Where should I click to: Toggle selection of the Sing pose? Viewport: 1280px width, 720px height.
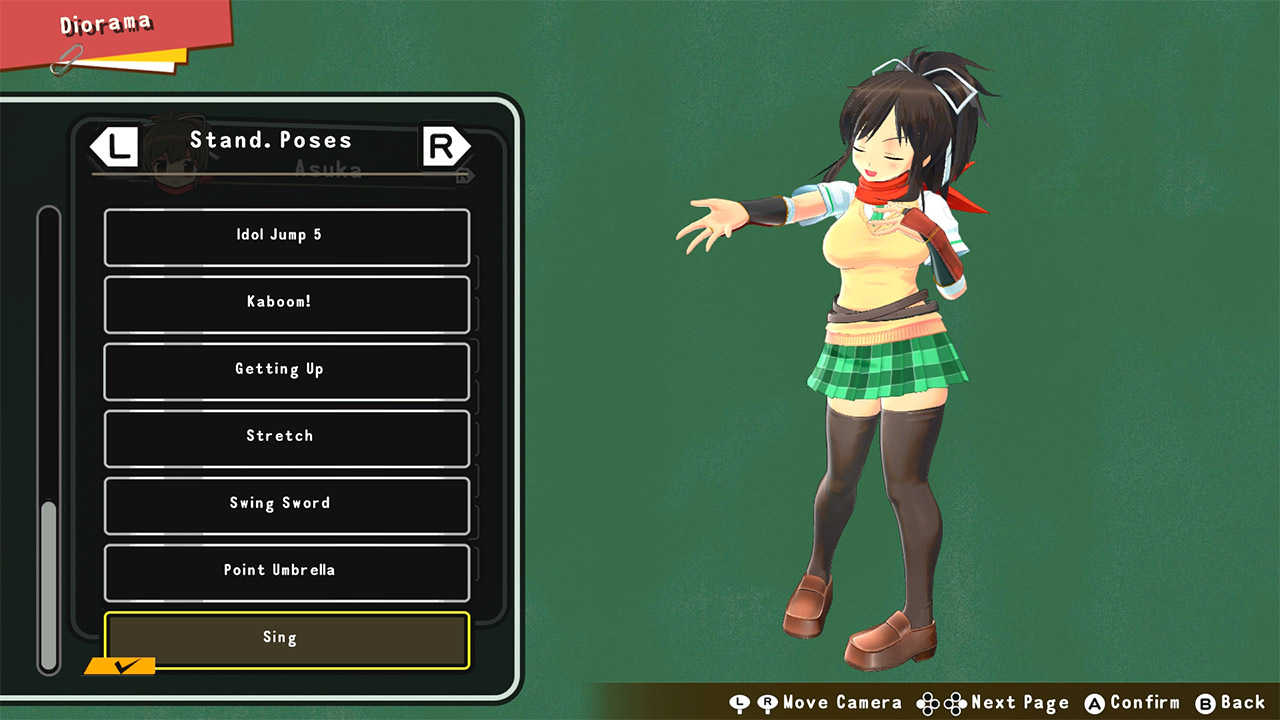click(x=286, y=637)
